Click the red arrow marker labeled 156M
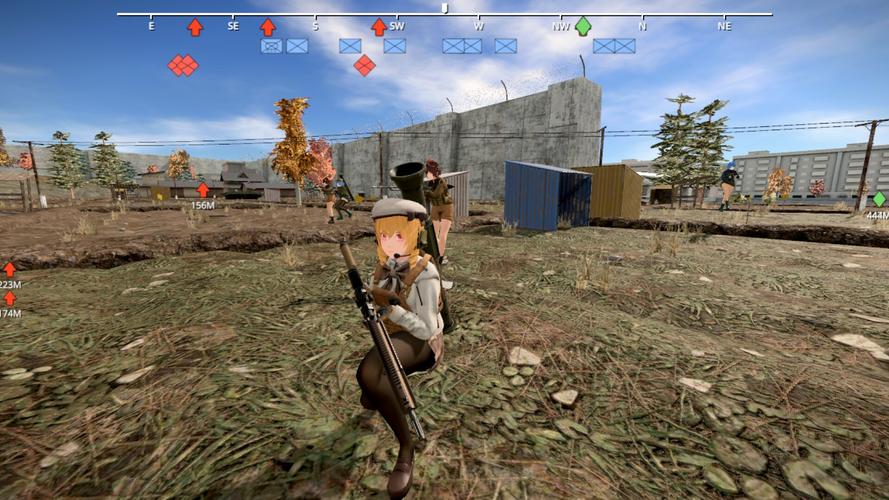 pyautogui.click(x=203, y=189)
